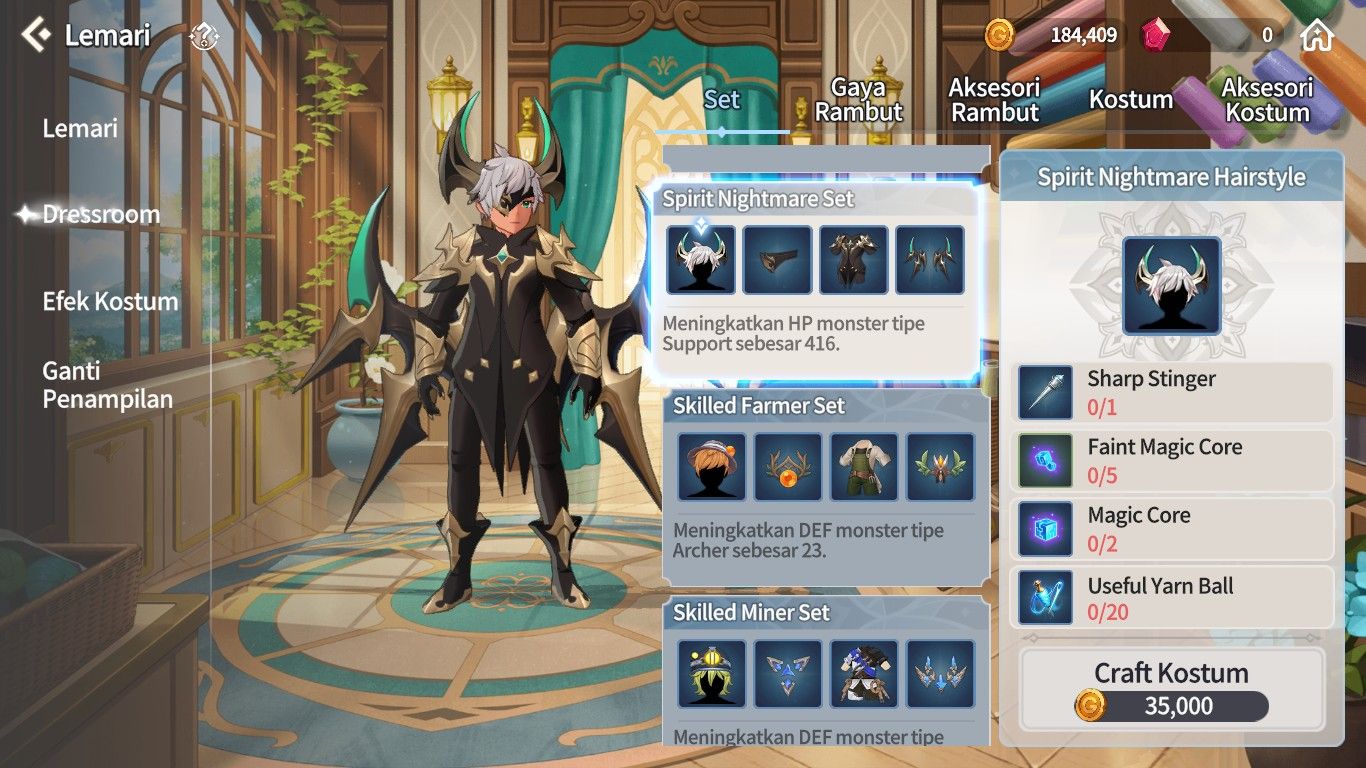
Task: Click the home icon in top right
Action: (x=1318, y=35)
